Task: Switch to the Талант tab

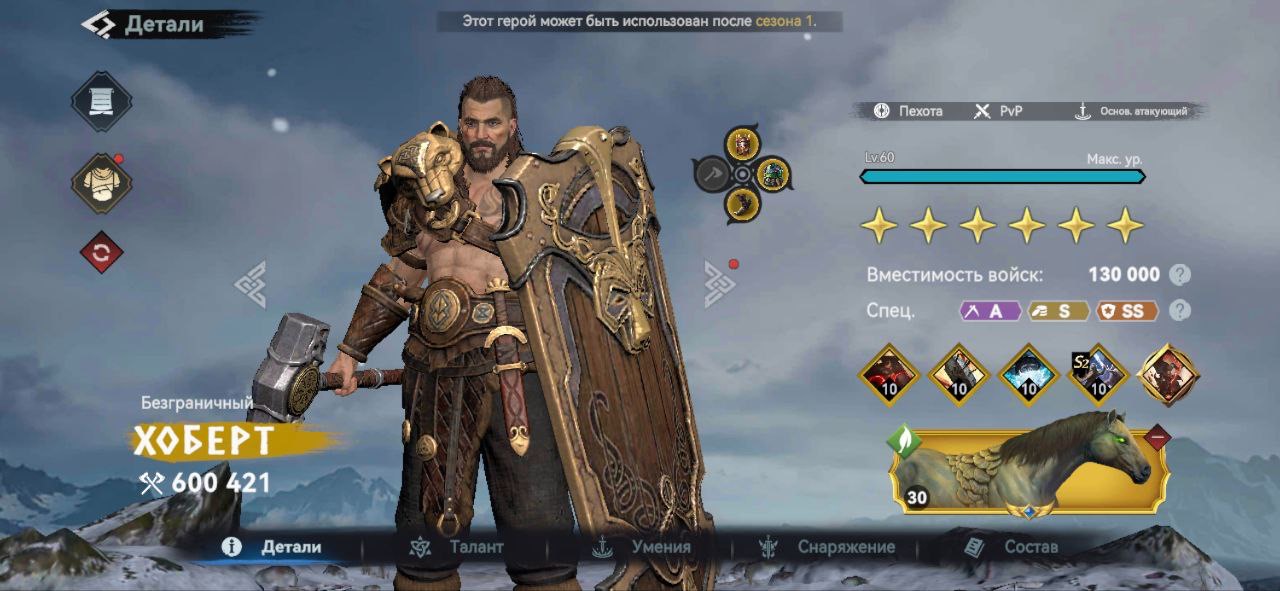Action: click(x=458, y=547)
